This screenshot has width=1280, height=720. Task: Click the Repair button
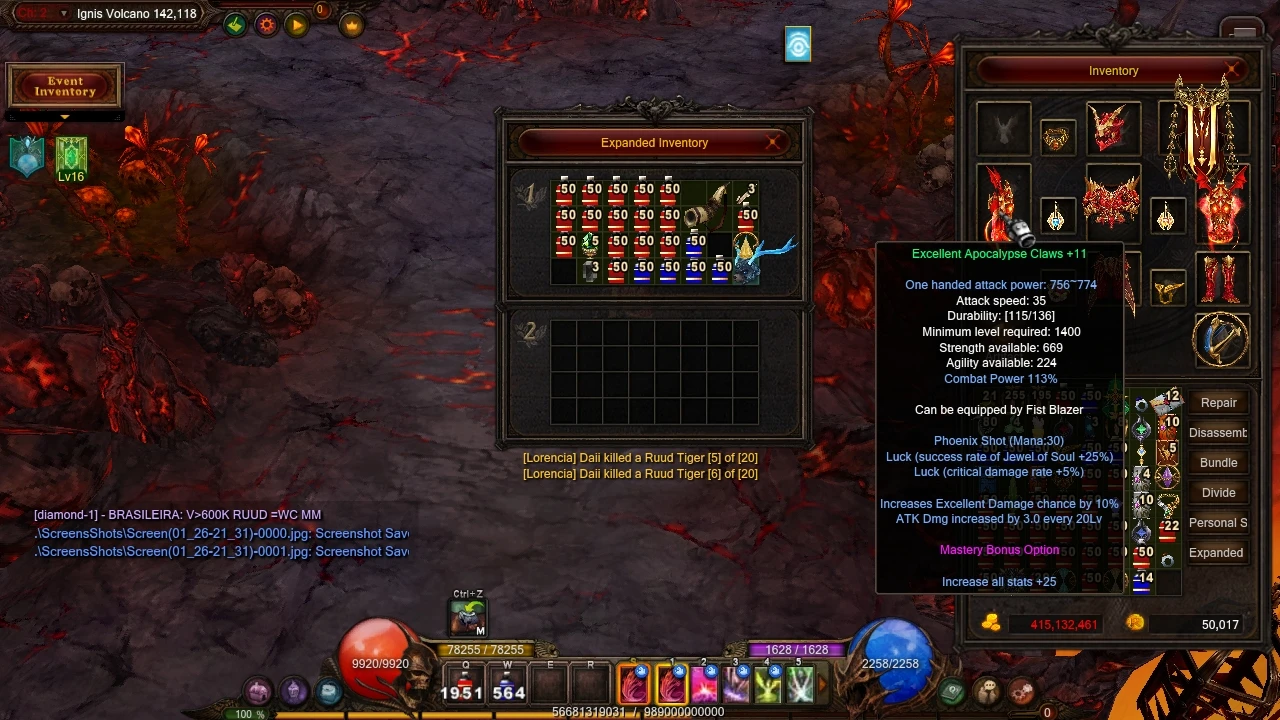point(1218,403)
